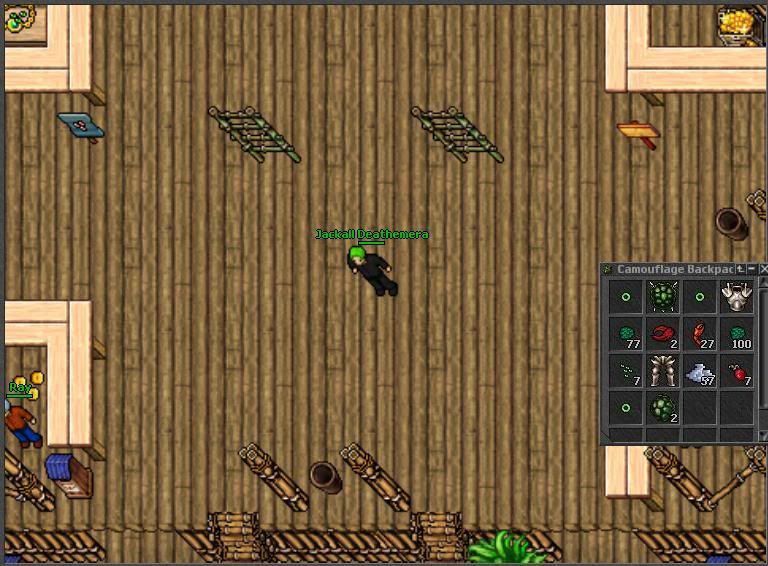
Task: Pick the green shell stack of 2
Action: coord(662,409)
